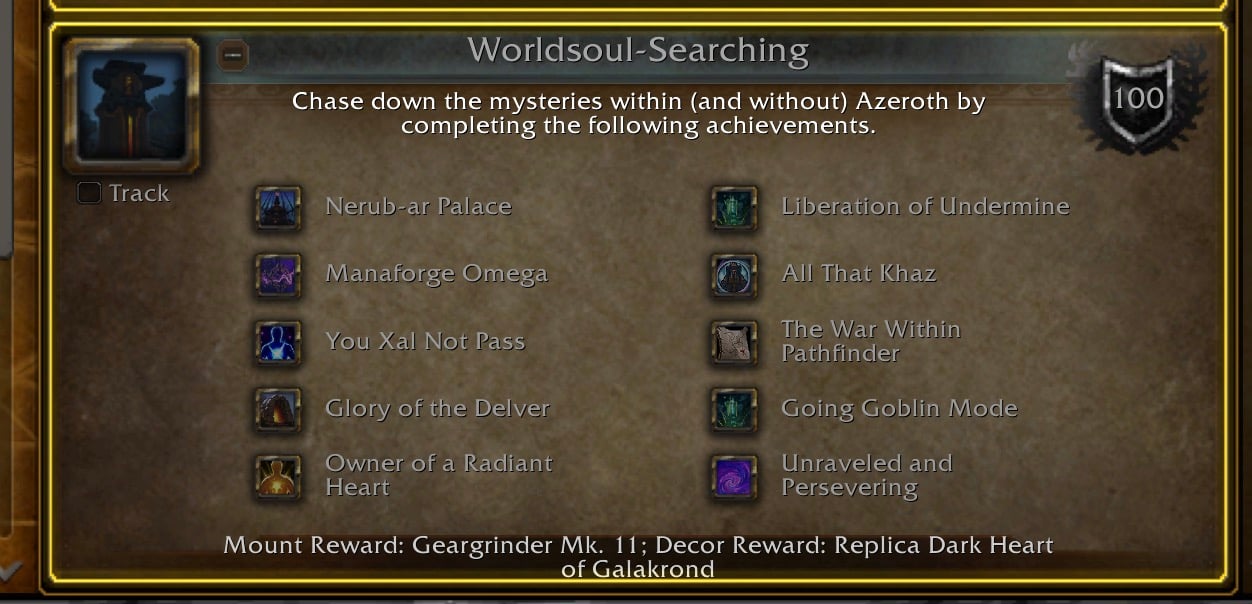
Task: Open the Unraveled and Persevering entry
Action: (866, 475)
